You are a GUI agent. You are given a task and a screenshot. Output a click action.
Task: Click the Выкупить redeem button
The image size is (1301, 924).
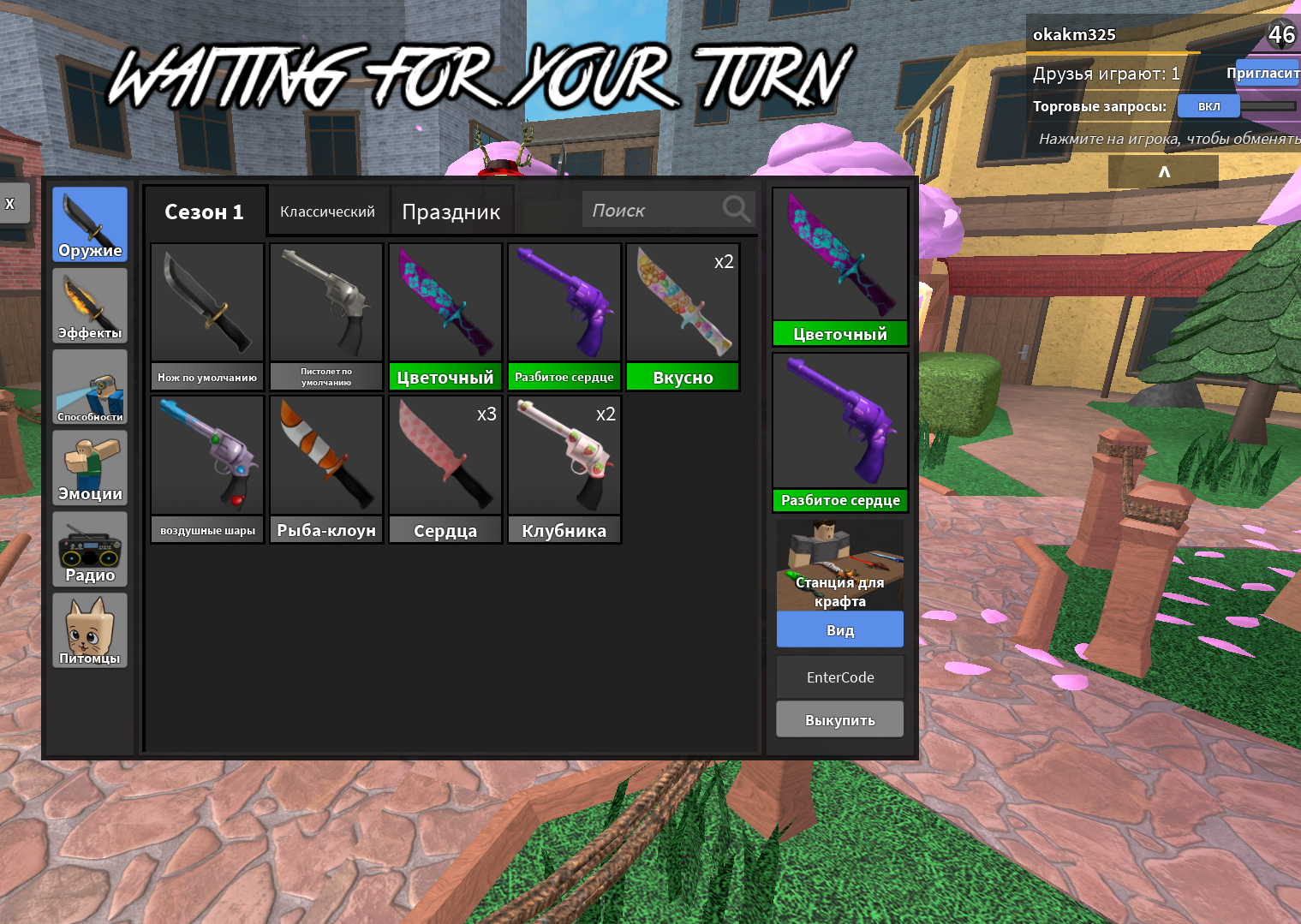pyautogui.click(x=839, y=719)
